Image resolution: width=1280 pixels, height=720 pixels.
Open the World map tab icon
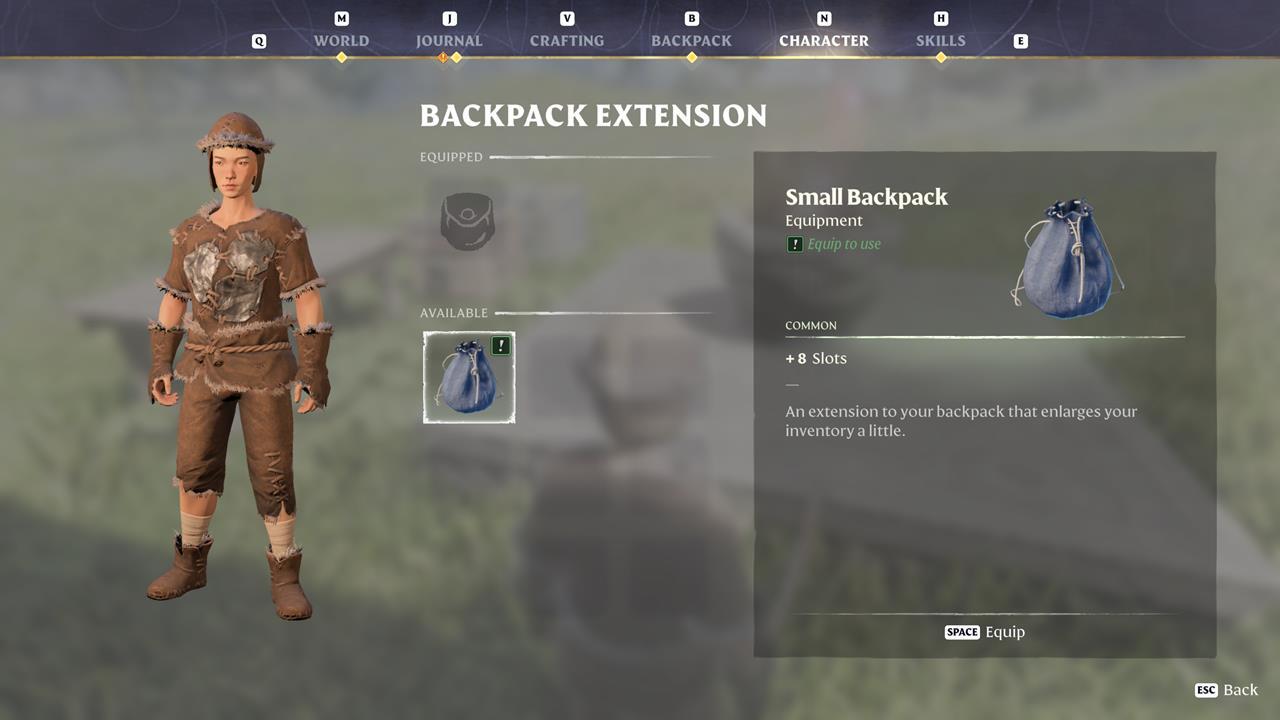341,30
